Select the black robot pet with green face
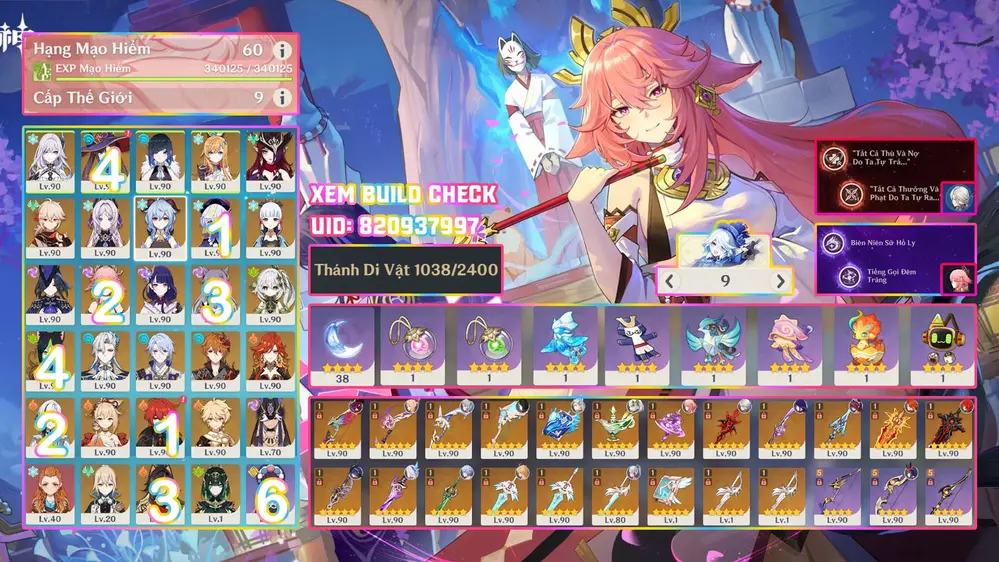Image resolution: width=999 pixels, height=562 pixels. pos(942,344)
